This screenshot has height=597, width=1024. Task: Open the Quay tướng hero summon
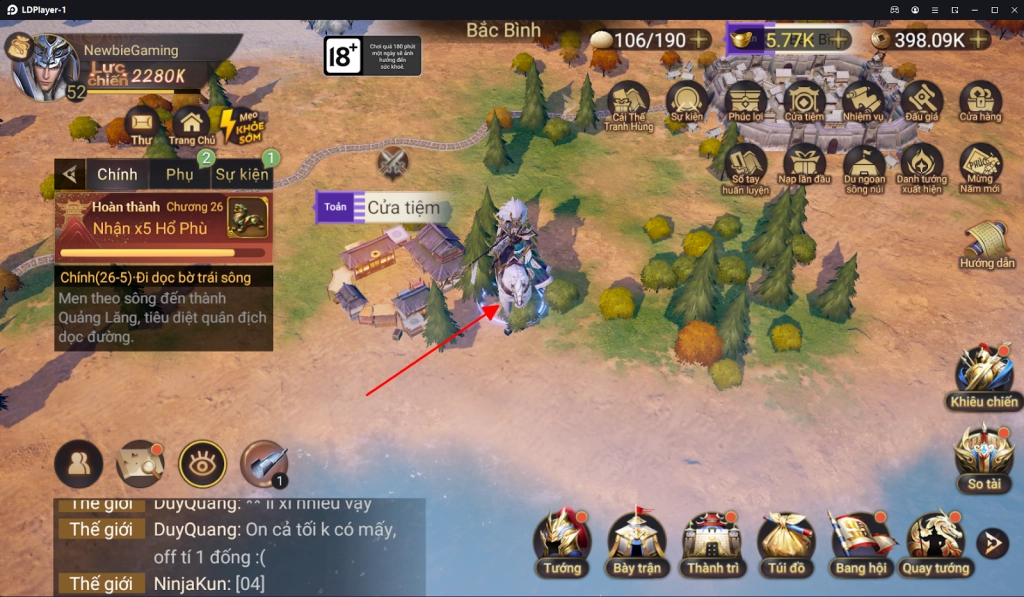pos(935,541)
